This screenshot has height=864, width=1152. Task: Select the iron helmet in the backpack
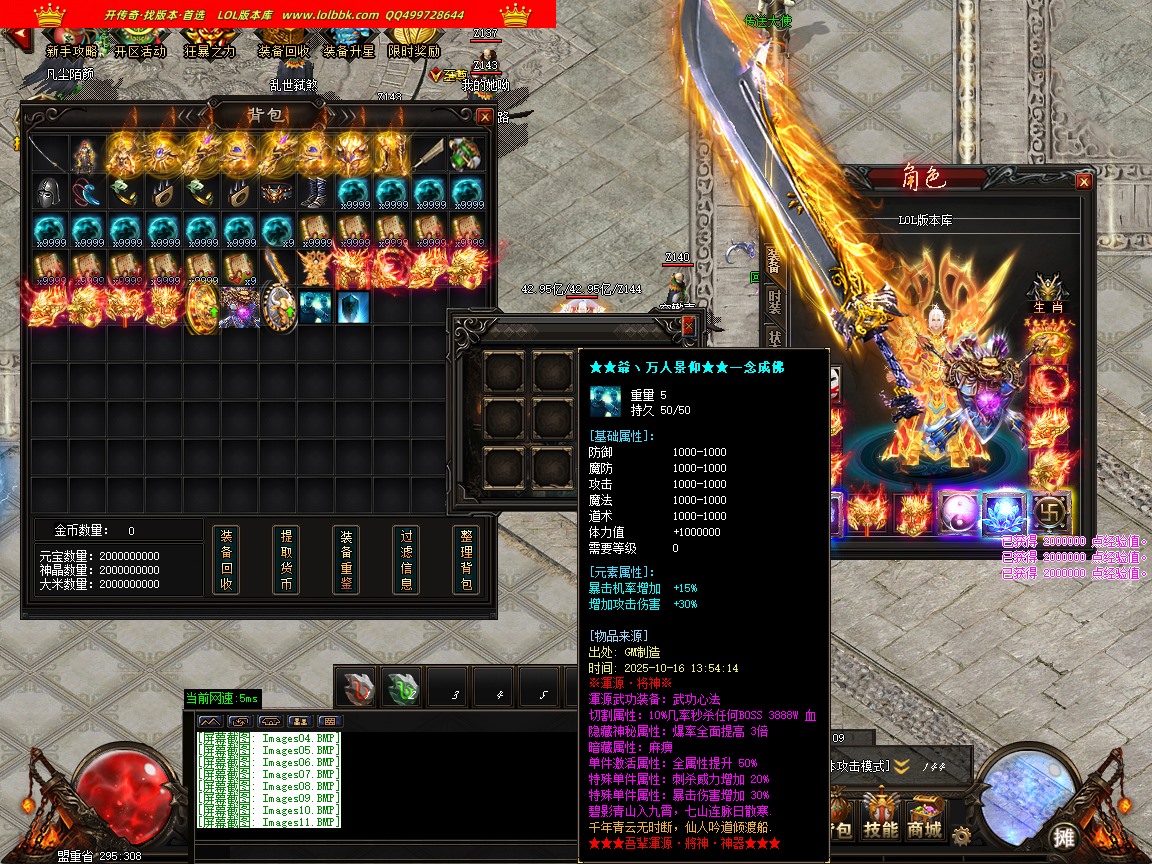(x=48, y=192)
